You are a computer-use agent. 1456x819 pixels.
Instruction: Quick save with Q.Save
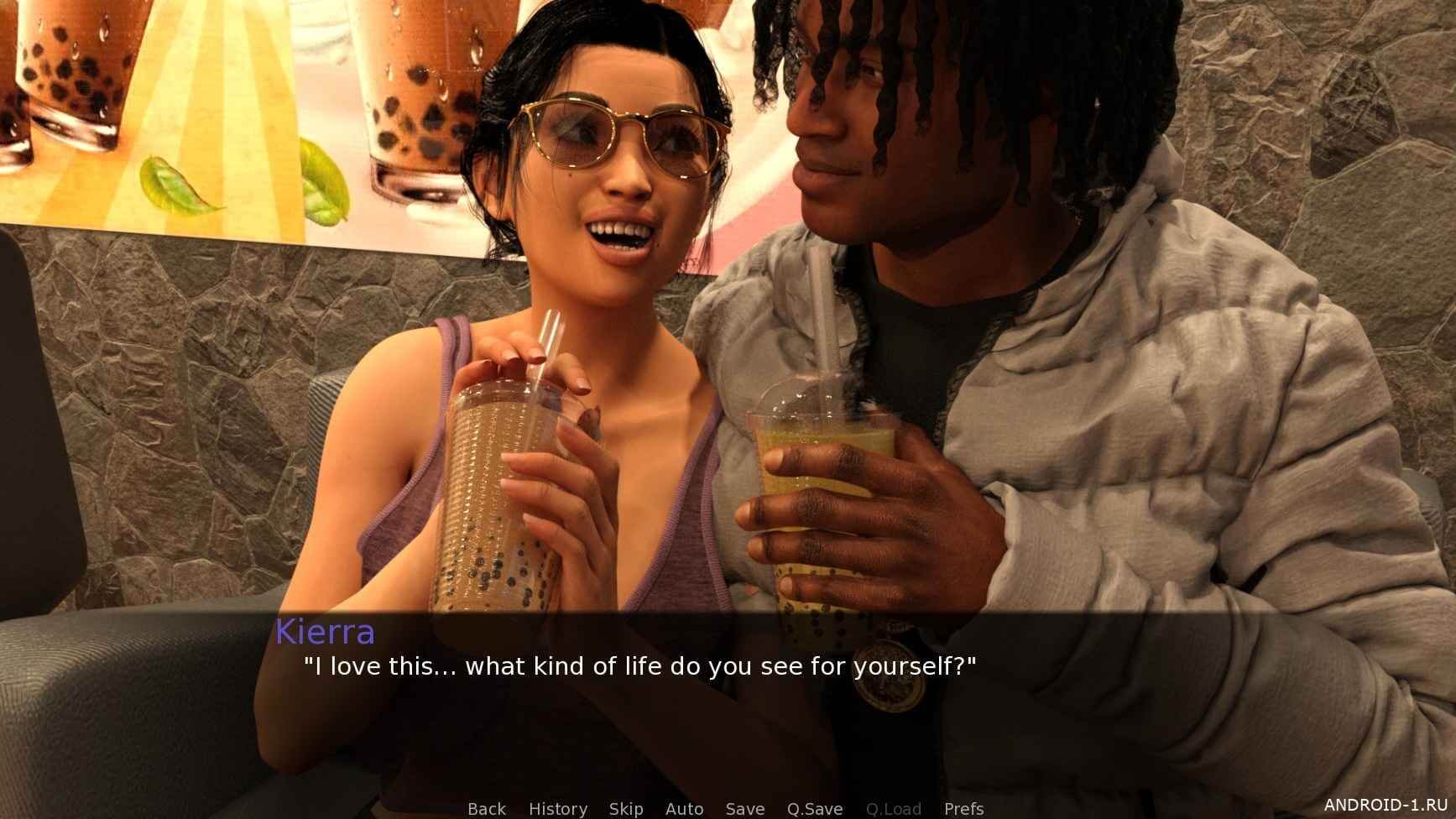point(814,809)
